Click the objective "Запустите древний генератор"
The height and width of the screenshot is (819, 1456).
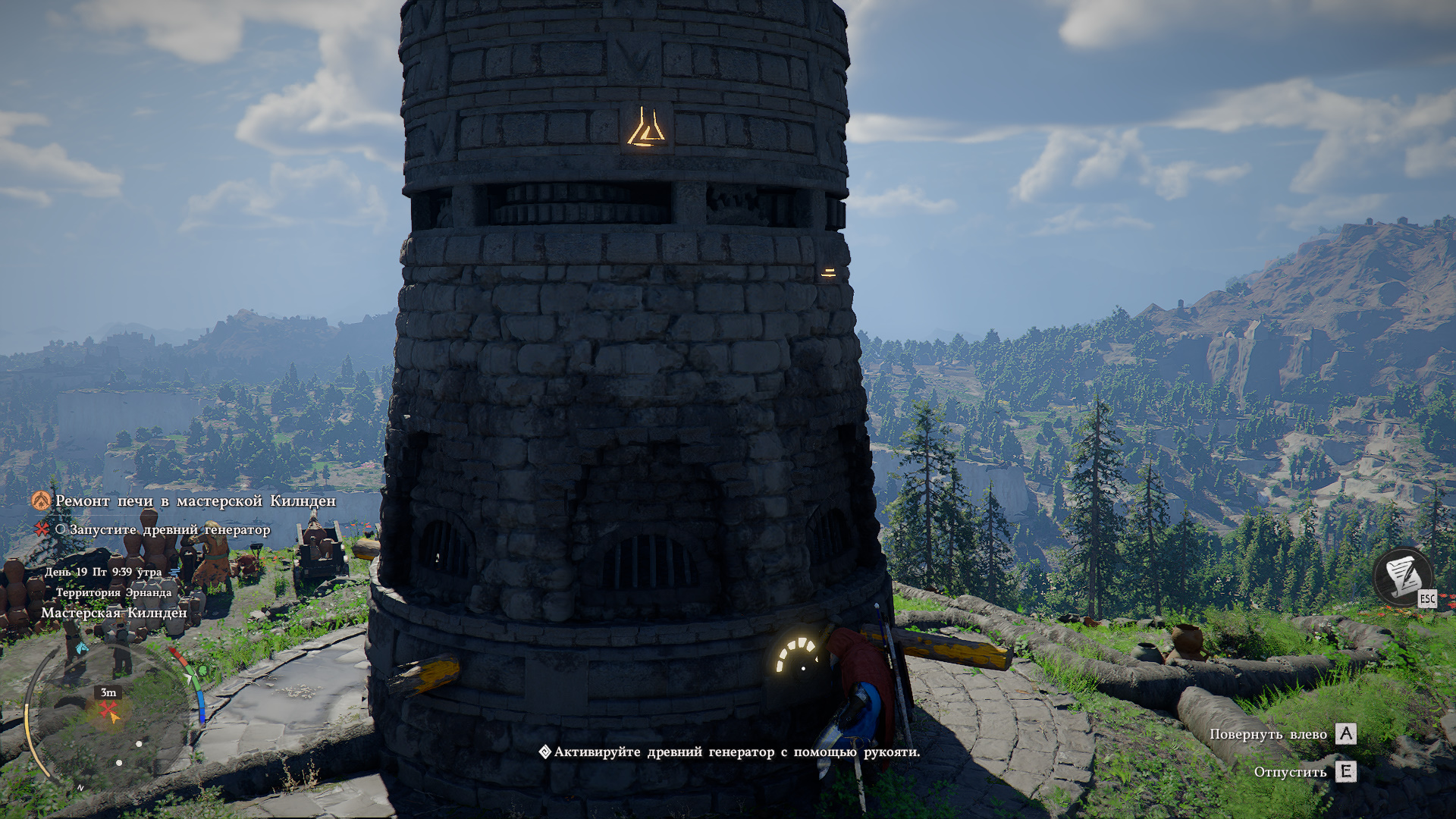(x=169, y=529)
